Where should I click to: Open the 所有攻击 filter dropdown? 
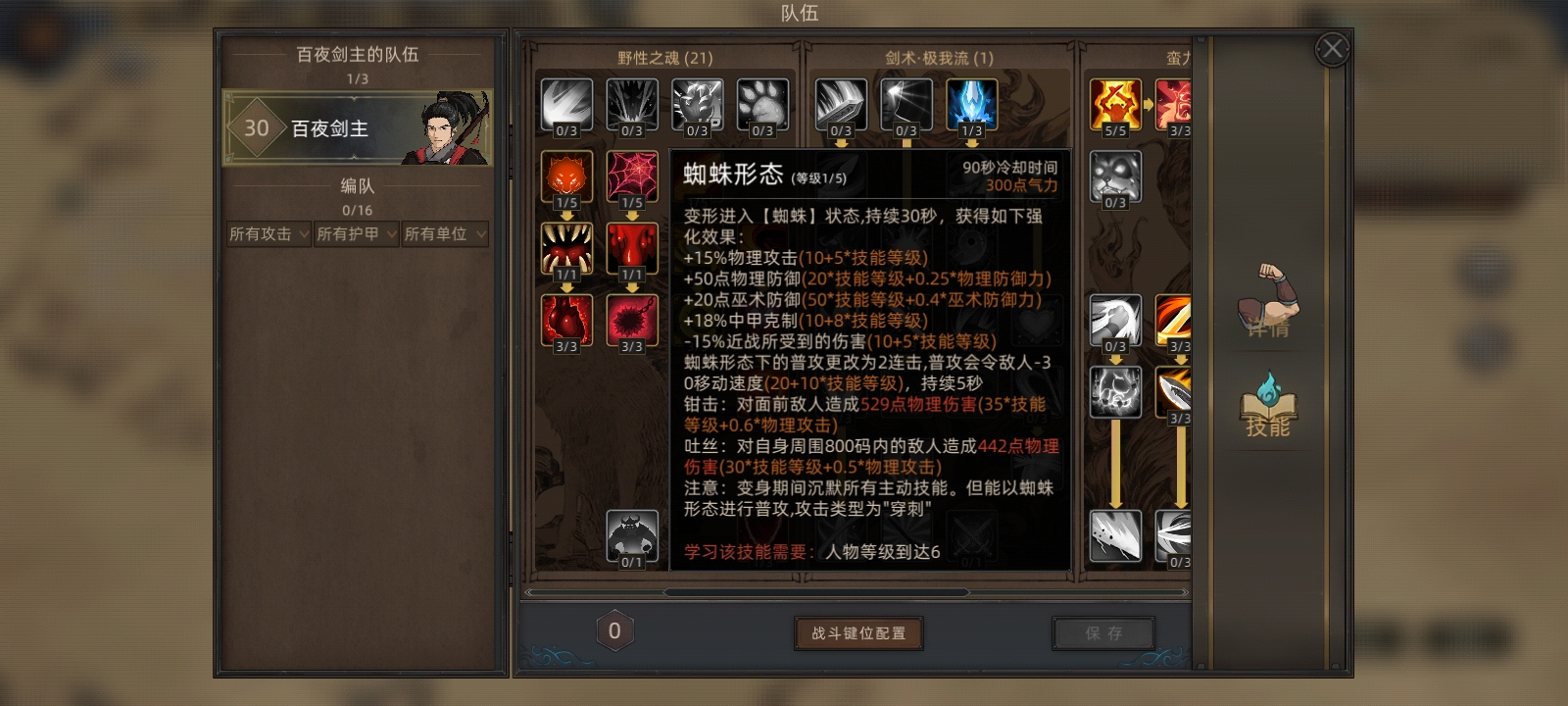pos(267,234)
